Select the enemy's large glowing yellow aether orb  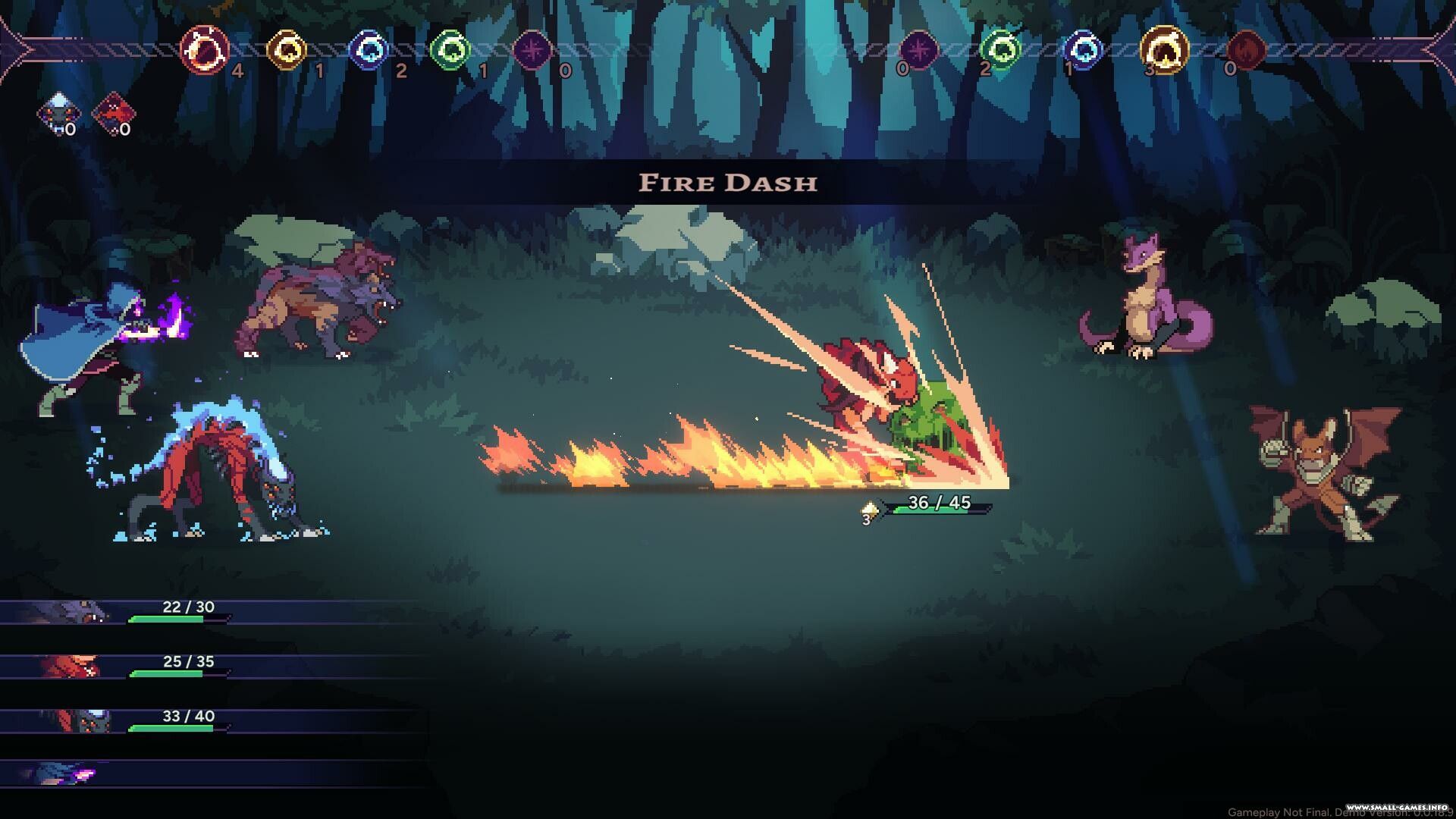pos(1164,50)
